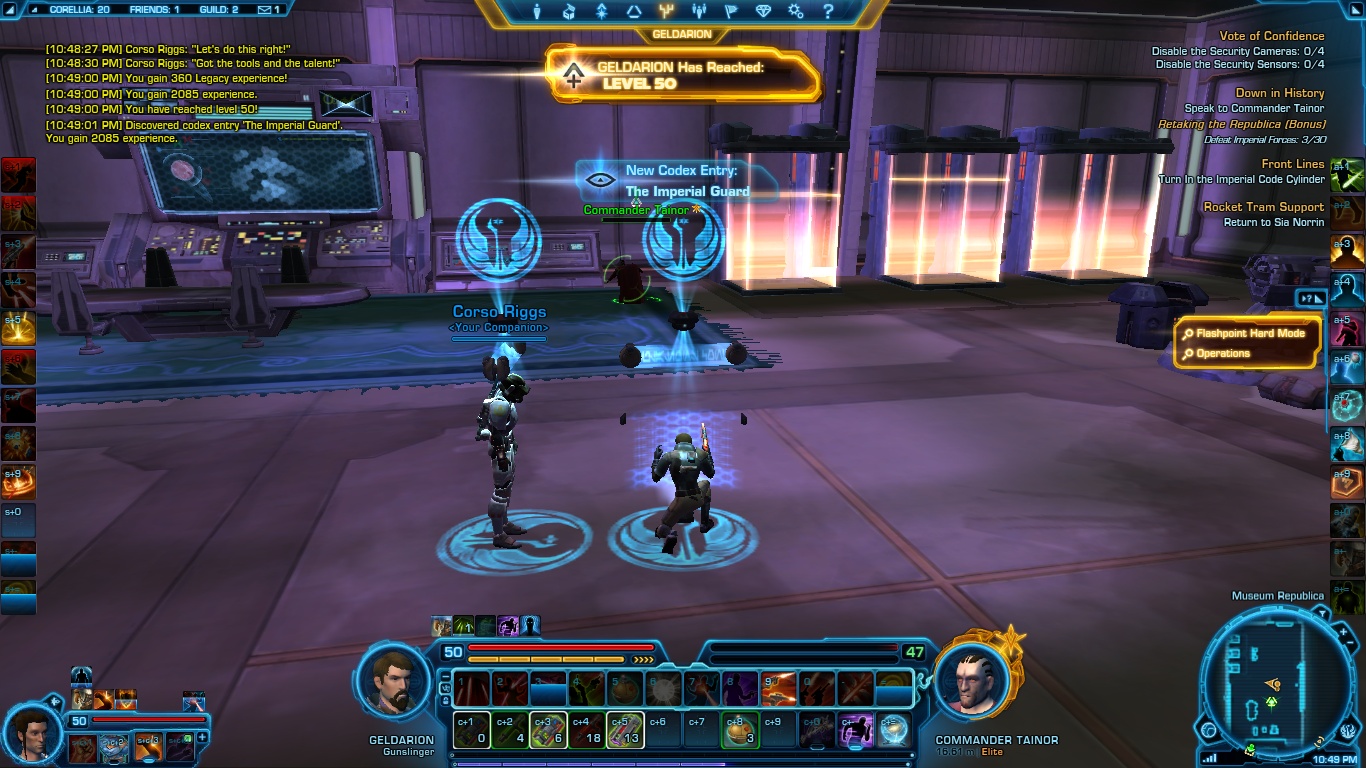
Task: Open the gear-shaped preferences menu icon
Action: pyautogui.click(x=795, y=12)
